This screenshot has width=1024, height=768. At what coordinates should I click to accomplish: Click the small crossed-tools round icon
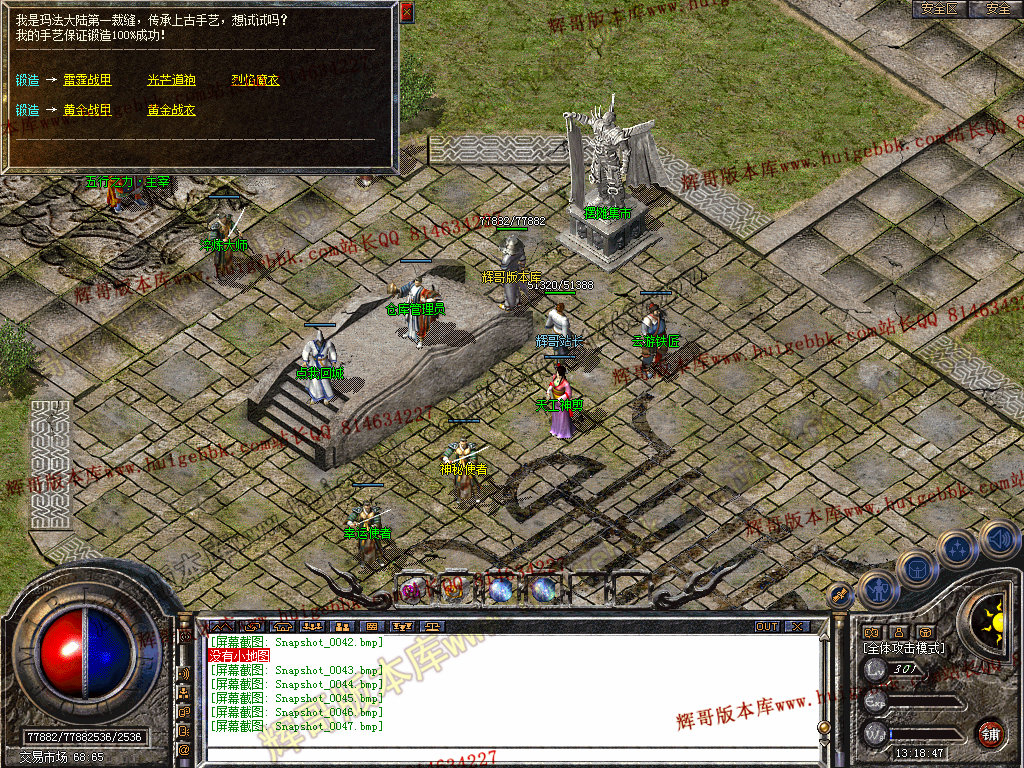tap(839, 595)
